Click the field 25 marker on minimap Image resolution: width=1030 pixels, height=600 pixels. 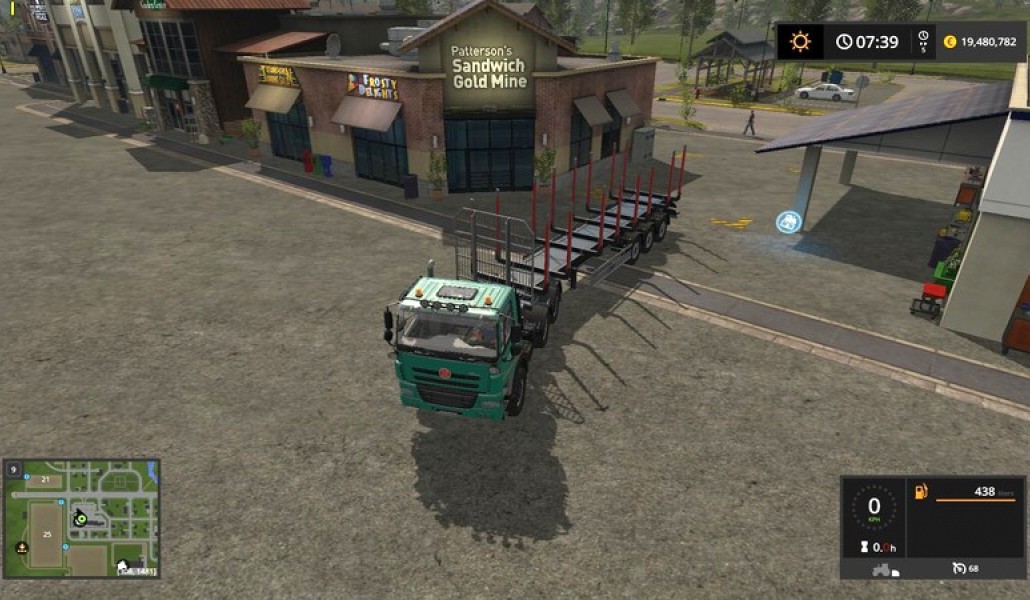coord(47,535)
